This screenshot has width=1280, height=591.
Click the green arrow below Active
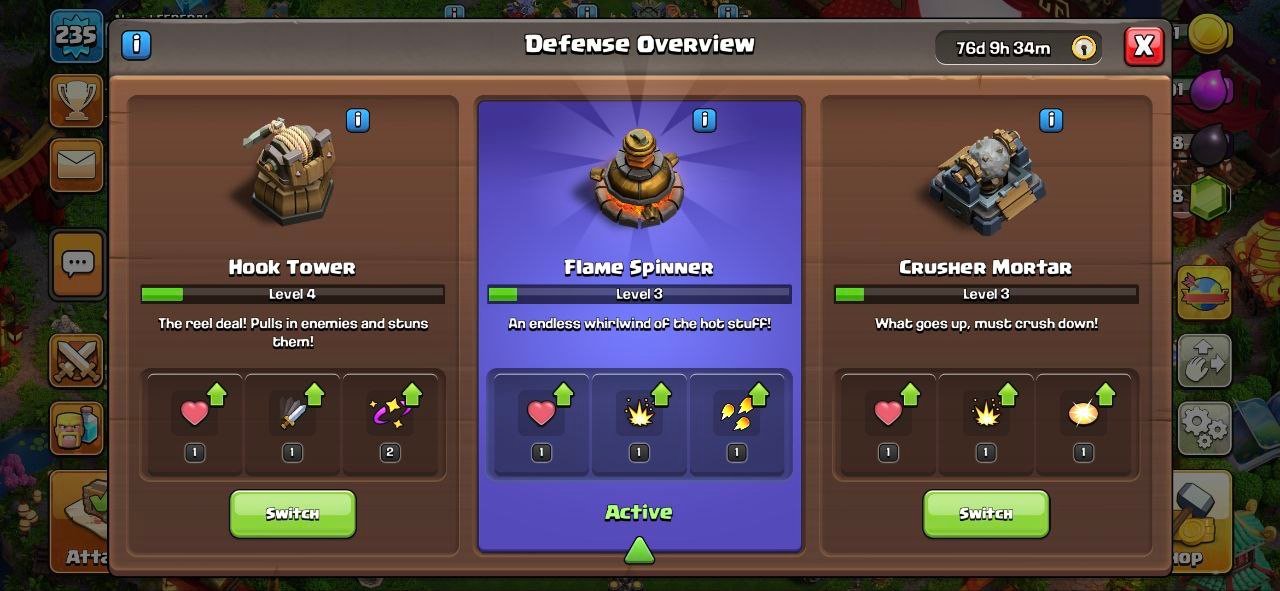click(x=639, y=550)
